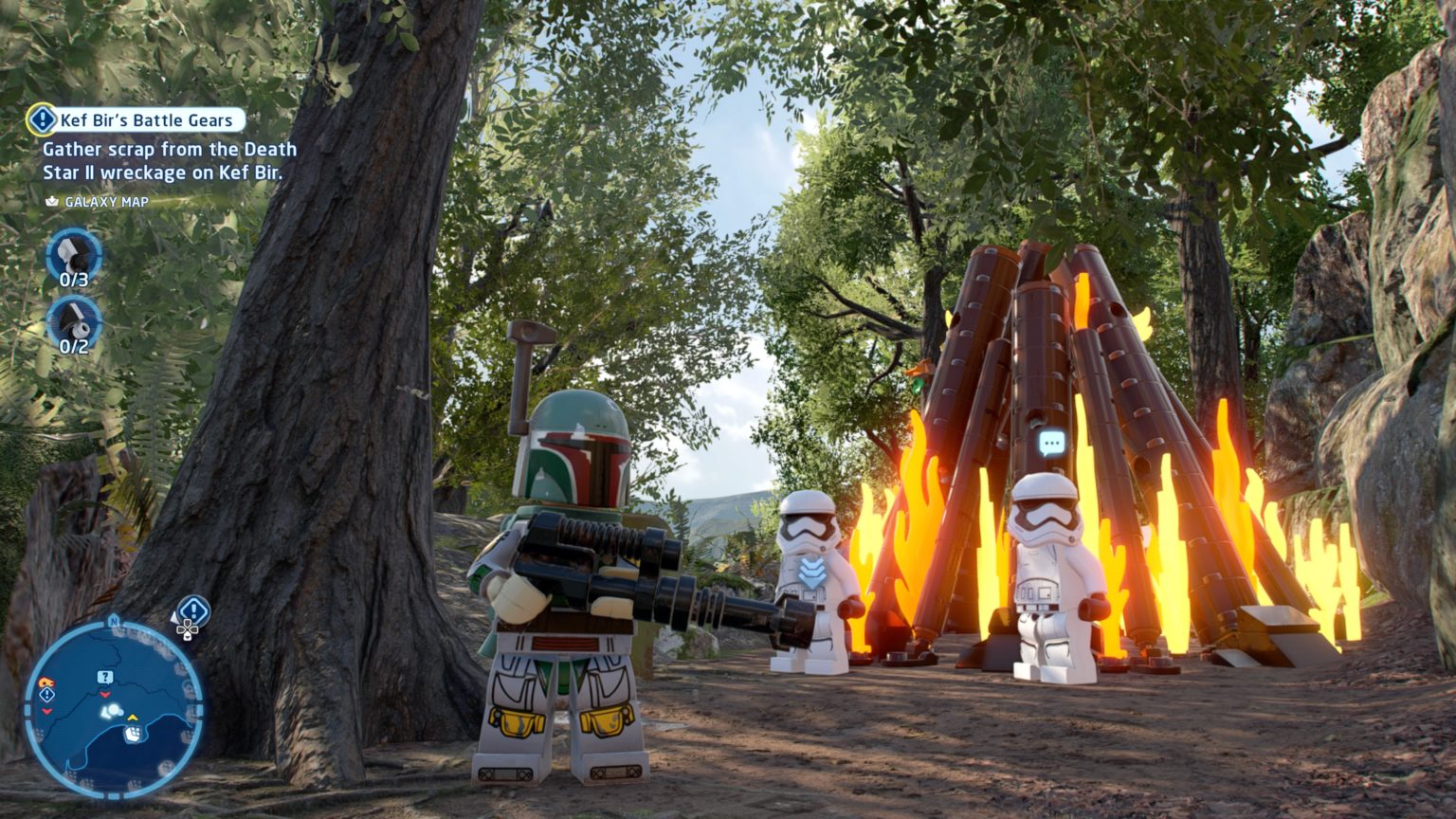The image size is (1456, 819).
Task: Click the North indicator atop the minimap
Action: pos(115,621)
